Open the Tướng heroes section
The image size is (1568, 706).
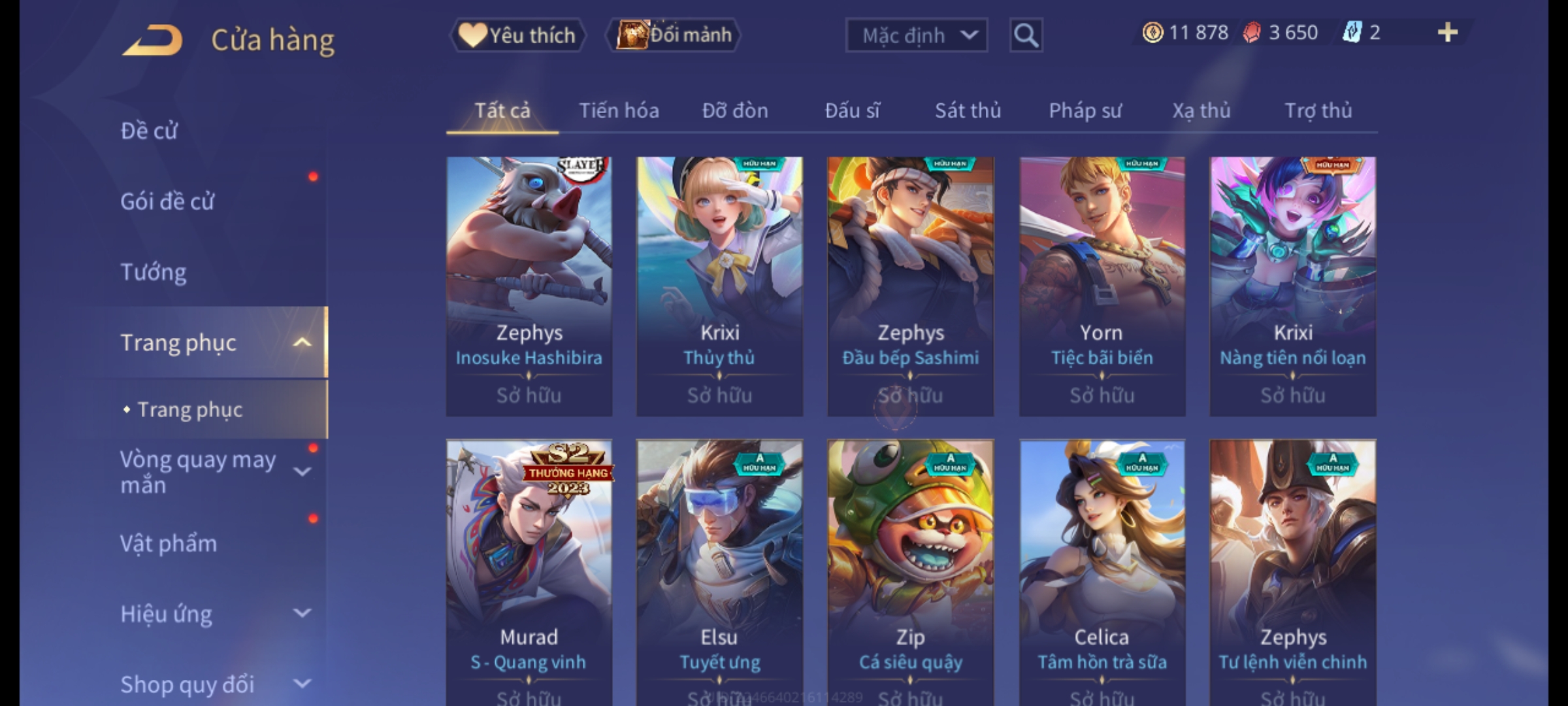(154, 272)
